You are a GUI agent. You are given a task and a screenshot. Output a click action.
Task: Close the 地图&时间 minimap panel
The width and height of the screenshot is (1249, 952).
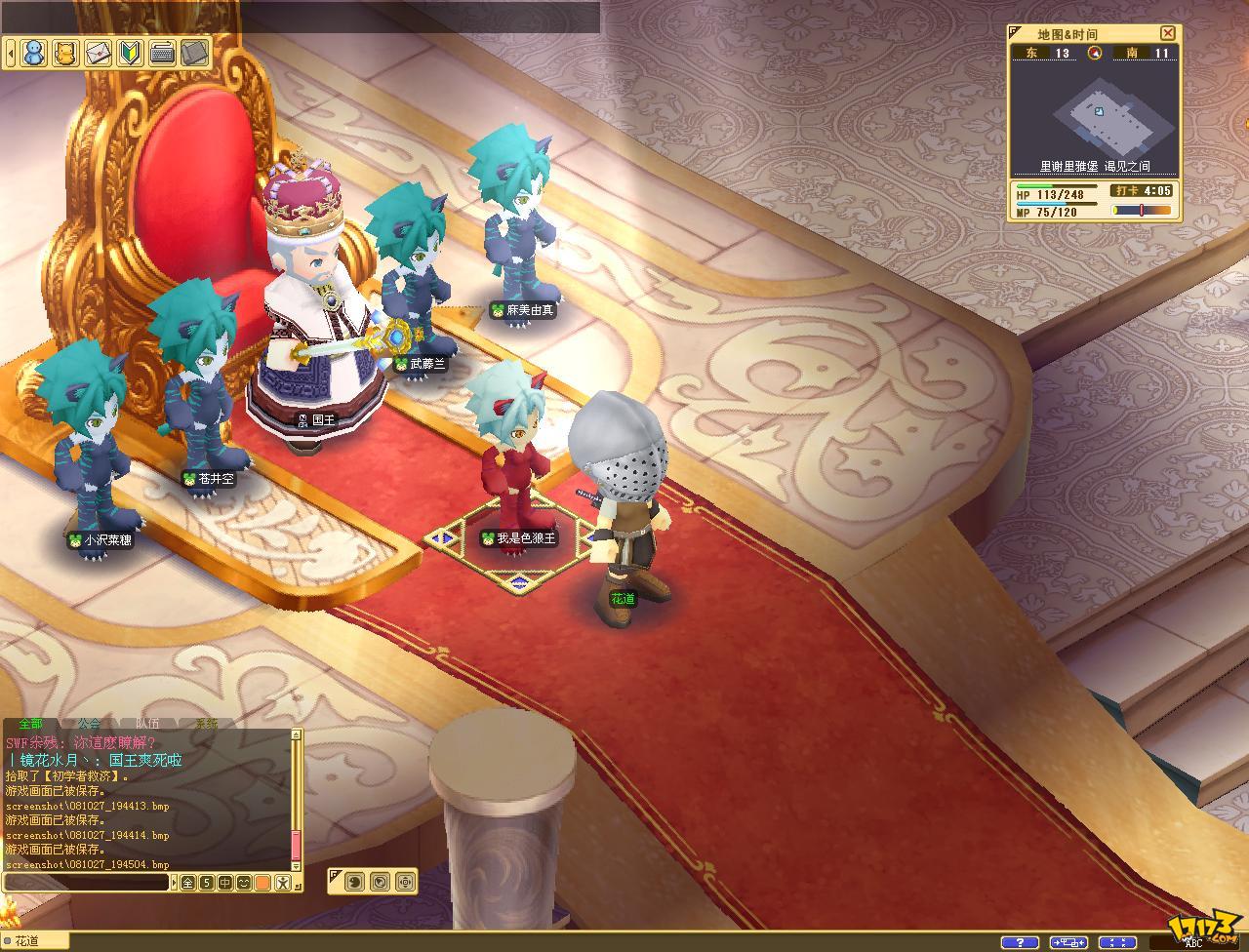tap(1167, 33)
